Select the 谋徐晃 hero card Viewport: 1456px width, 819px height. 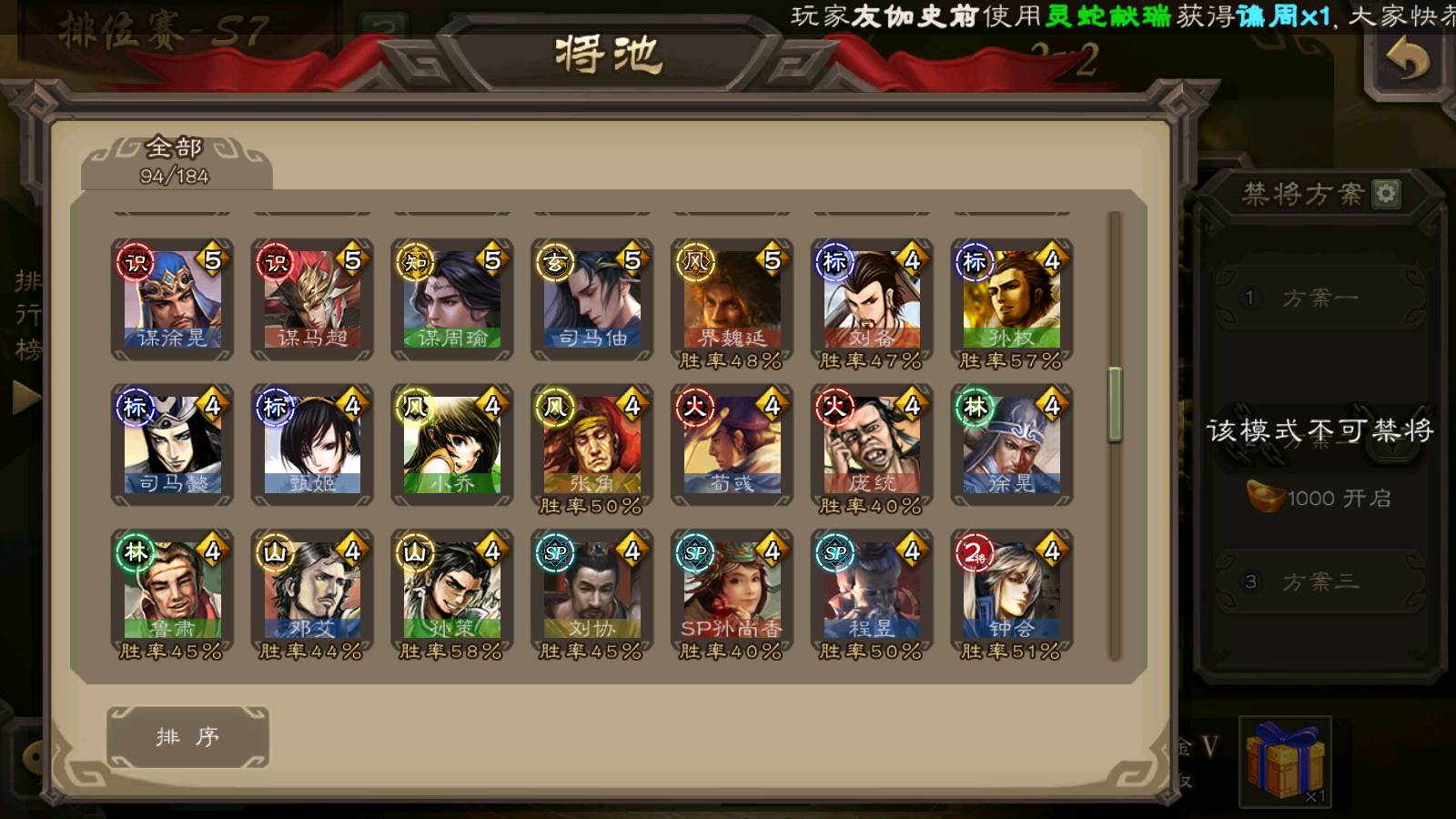[x=172, y=299]
